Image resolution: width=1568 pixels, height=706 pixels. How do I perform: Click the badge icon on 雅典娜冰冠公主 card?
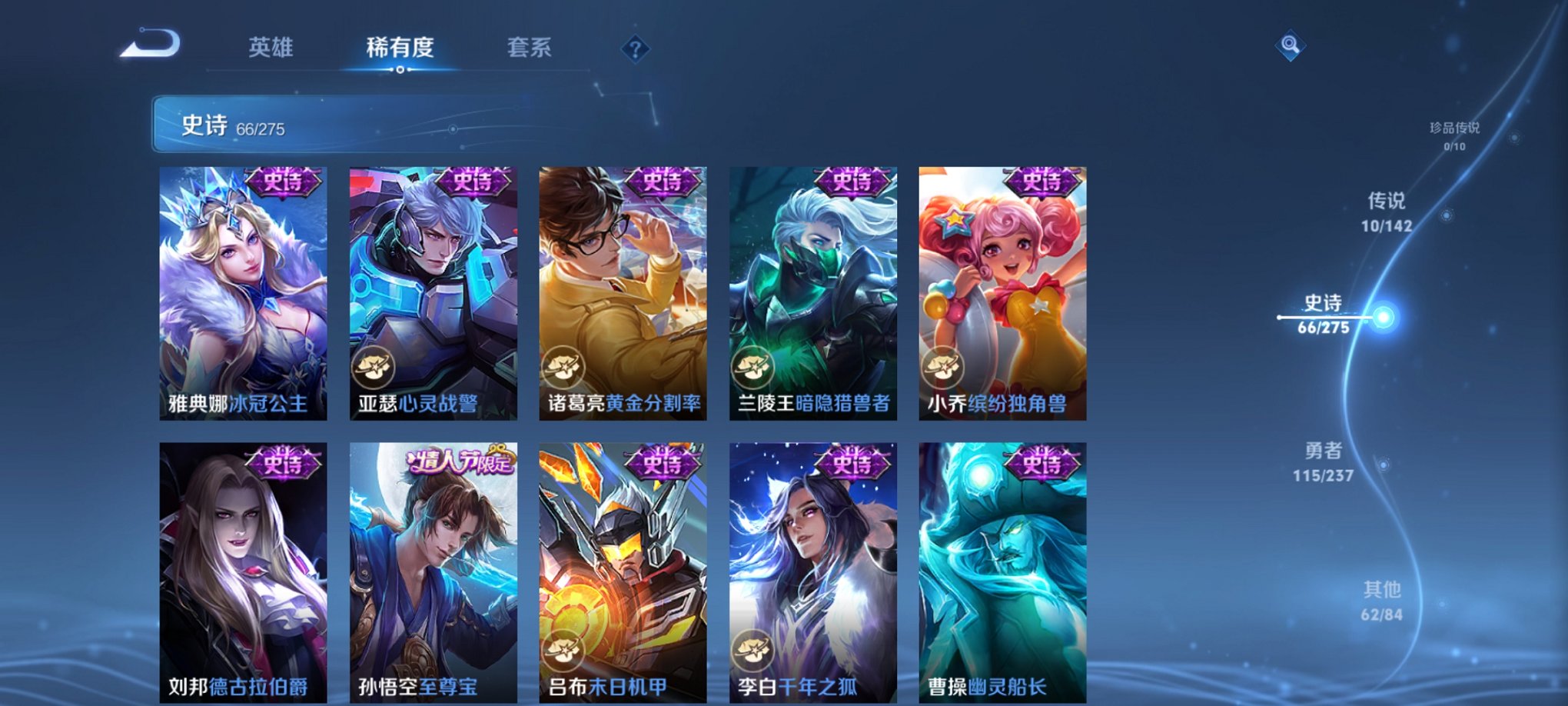[184, 365]
